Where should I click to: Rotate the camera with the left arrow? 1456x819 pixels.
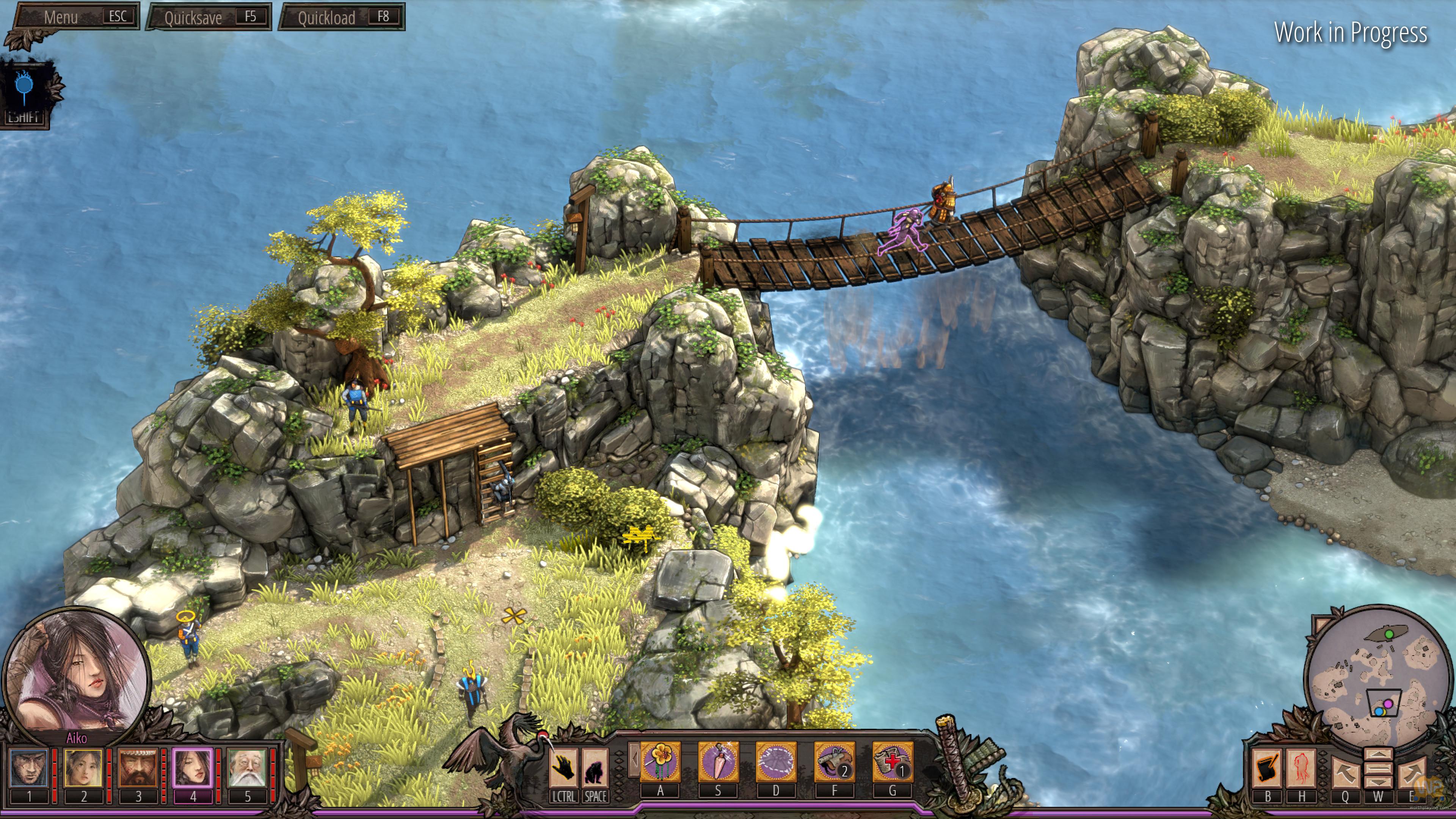[1345, 772]
